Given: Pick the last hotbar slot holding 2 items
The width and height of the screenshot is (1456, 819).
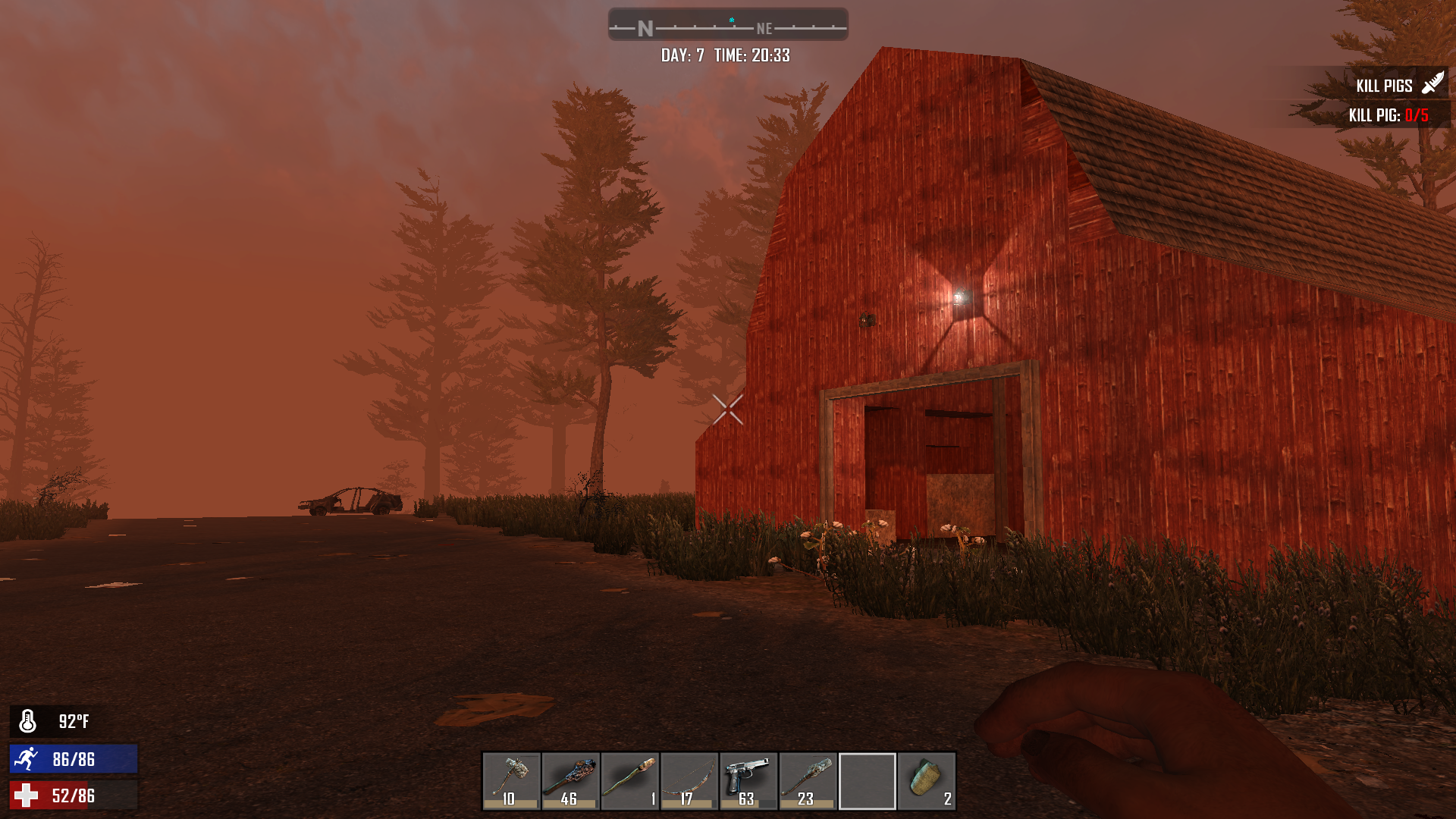Looking at the screenshot, I should pos(926,781).
